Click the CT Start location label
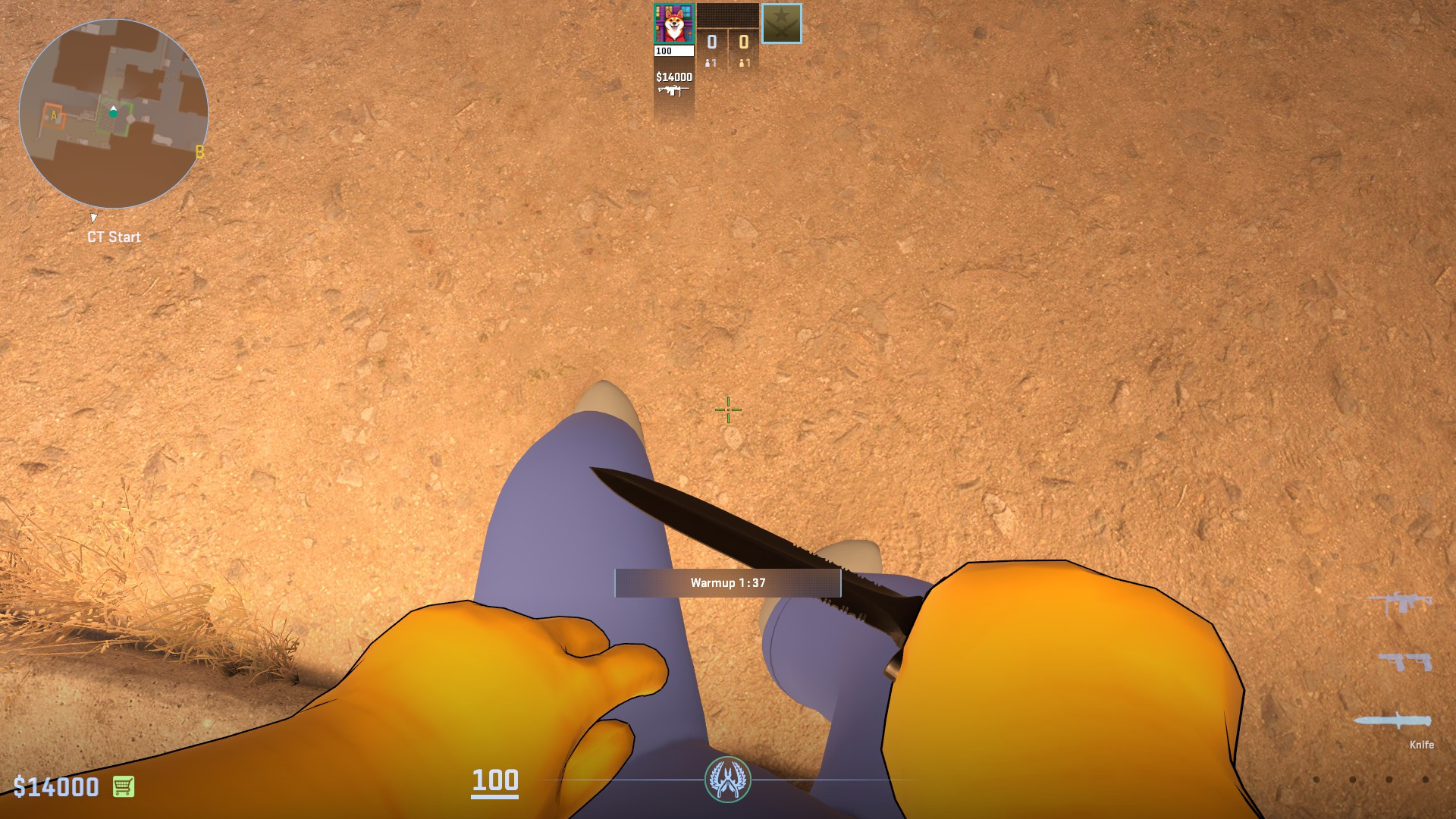The height and width of the screenshot is (819, 1456). coord(114,237)
